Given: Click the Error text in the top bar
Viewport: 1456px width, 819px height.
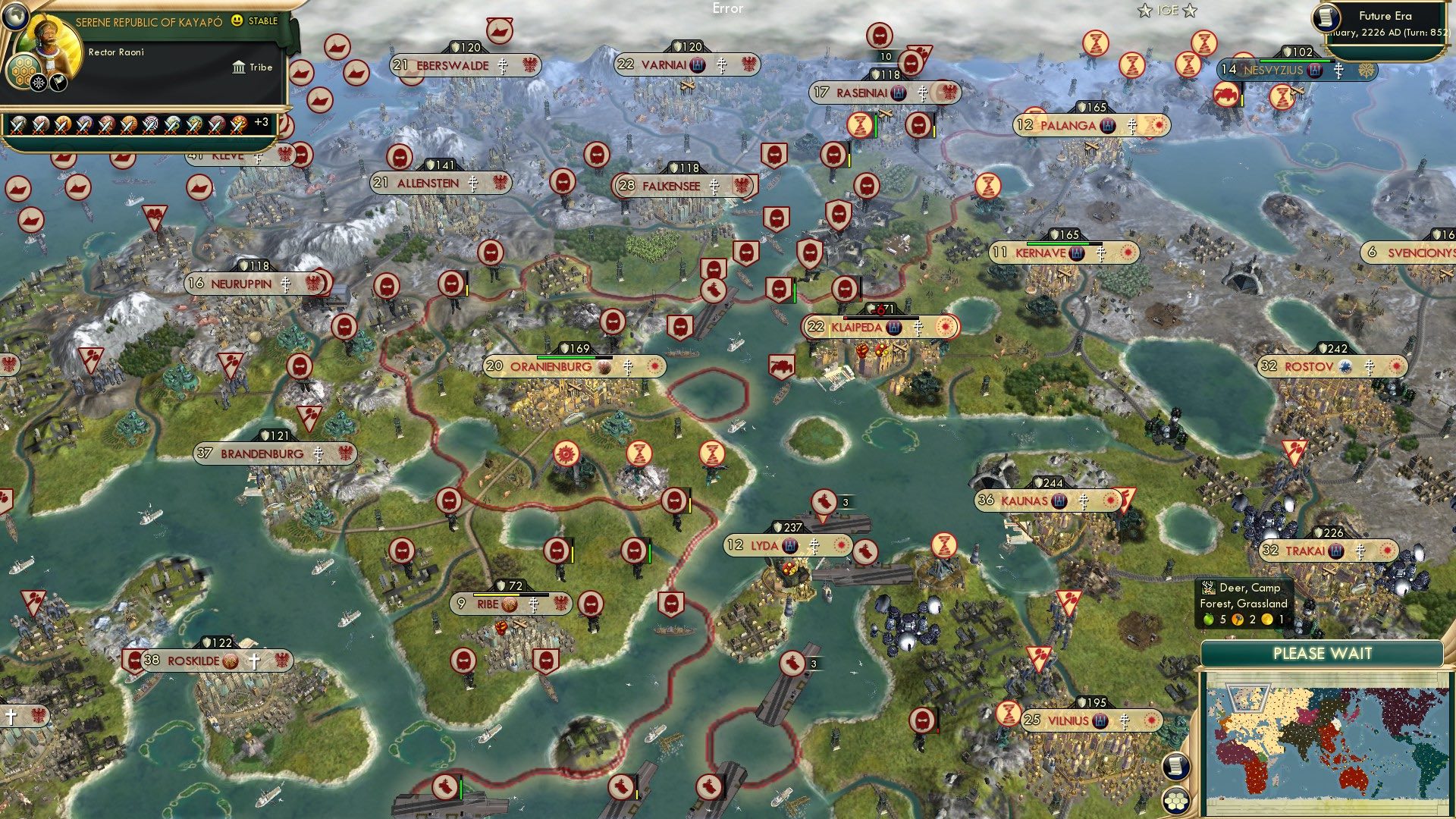Looking at the screenshot, I should click(x=728, y=9).
